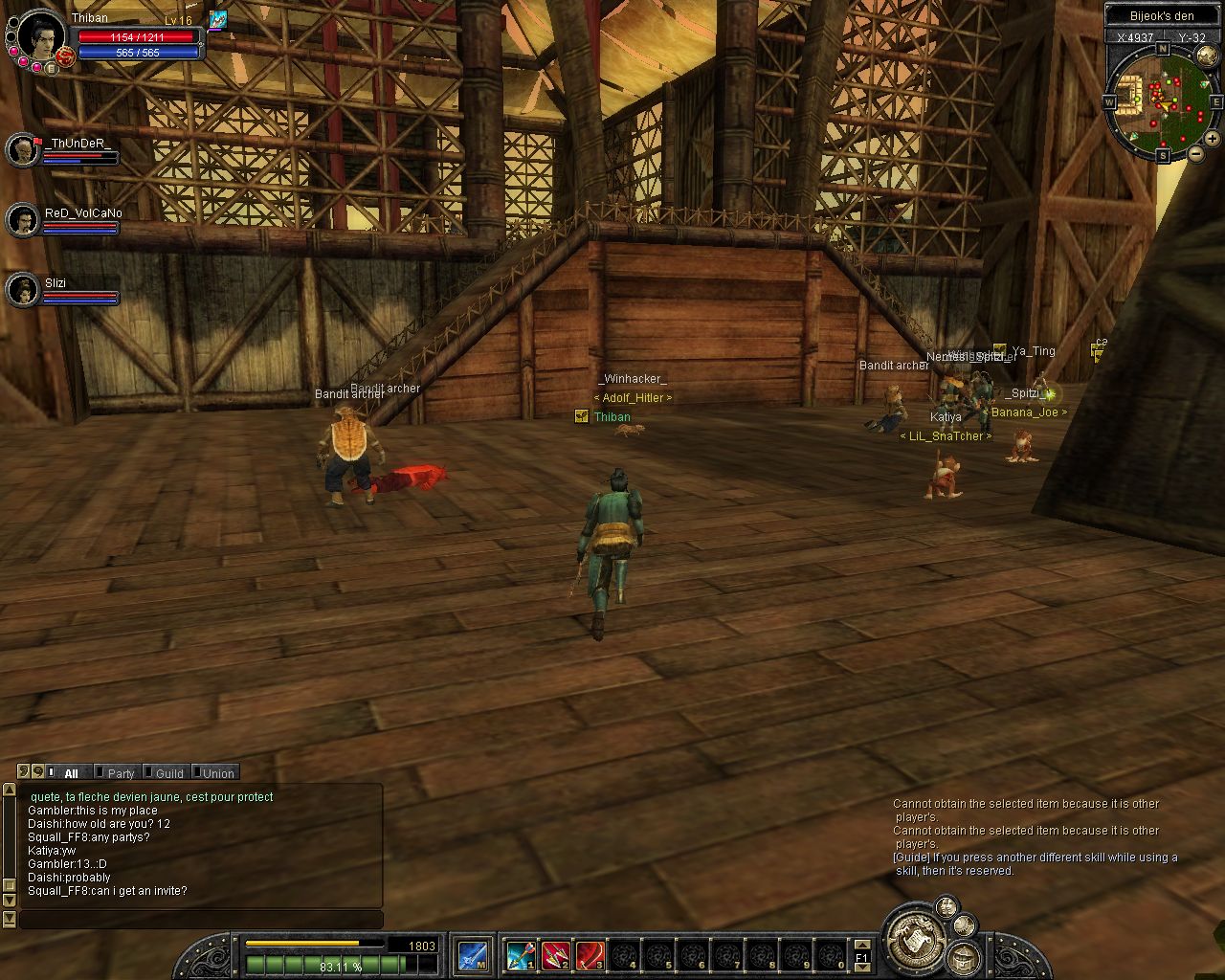Viewport: 1225px width, 980px height.
Task: Click the circular minimap
Action: click(x=1161, y=99)
